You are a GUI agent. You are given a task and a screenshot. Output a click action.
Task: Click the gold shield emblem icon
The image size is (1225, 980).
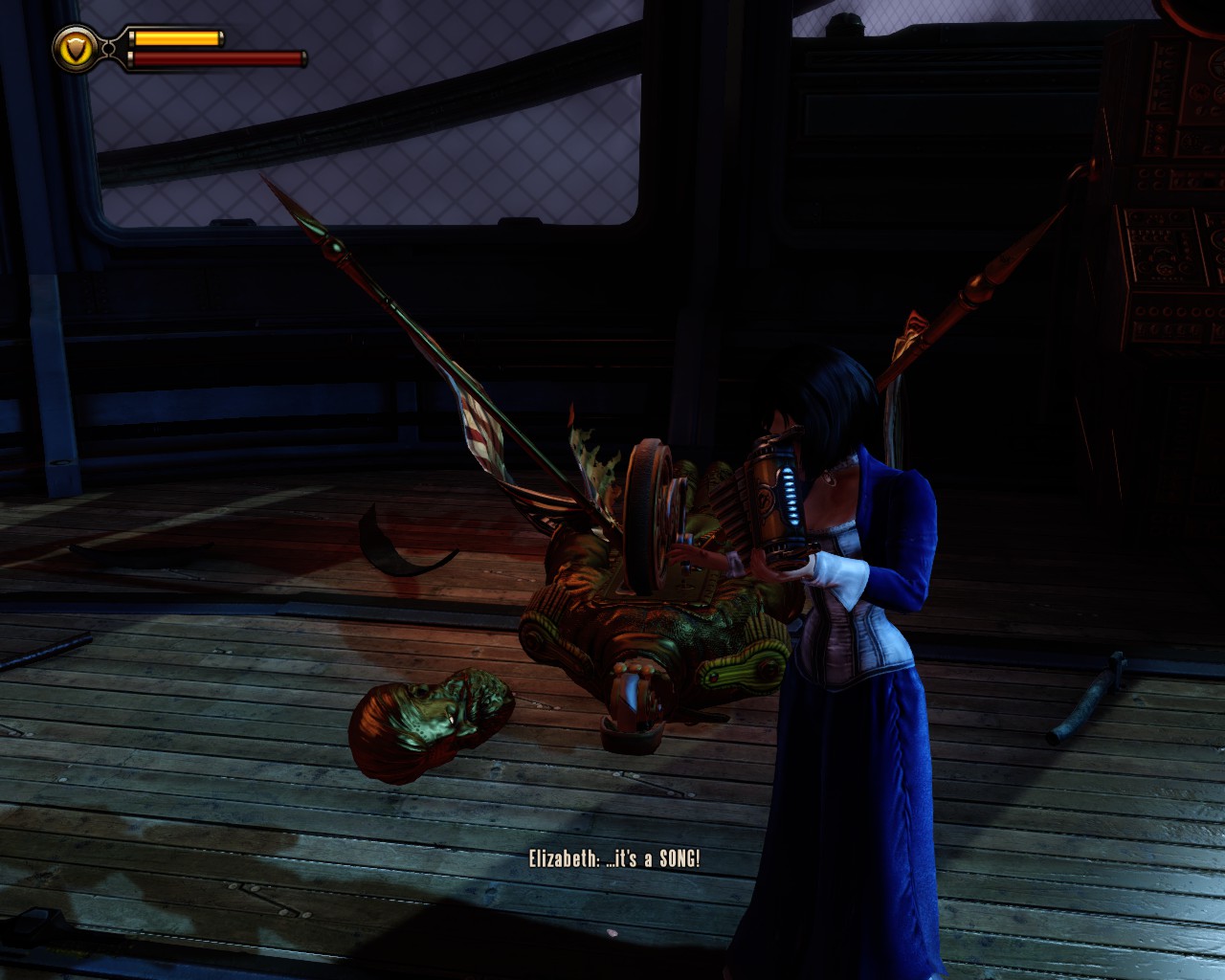click(75, 47)
